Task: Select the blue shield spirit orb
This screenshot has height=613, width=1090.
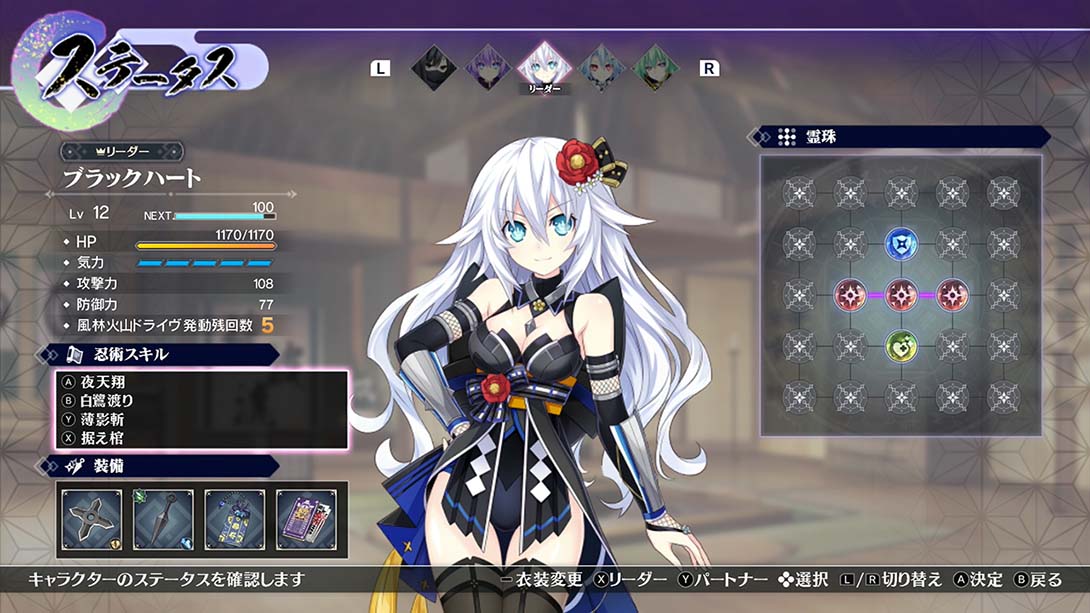Action: click(901, 243)
